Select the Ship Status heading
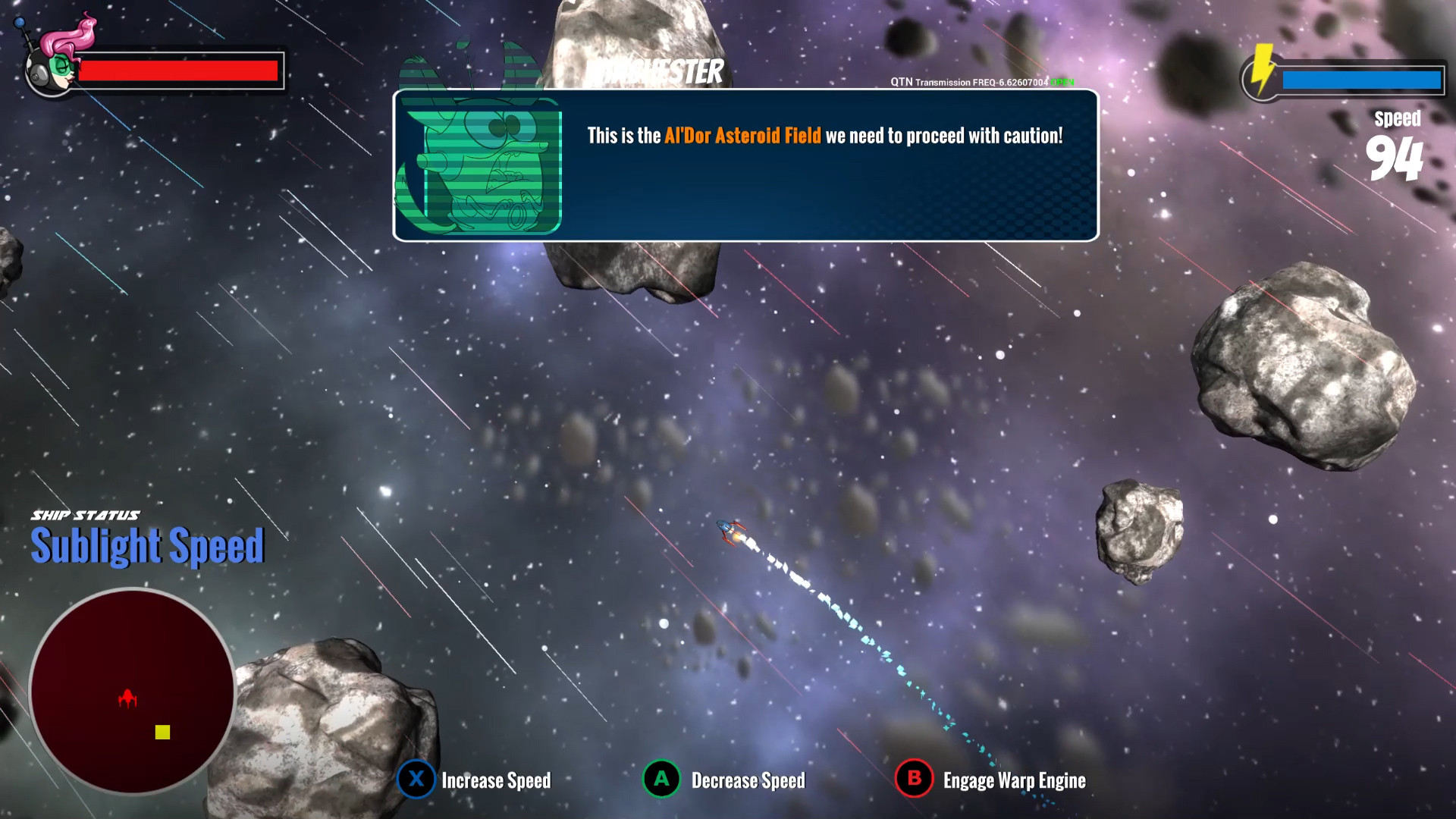The width and height of the screenshot is (1456, 819). click(x=86, y=513)
